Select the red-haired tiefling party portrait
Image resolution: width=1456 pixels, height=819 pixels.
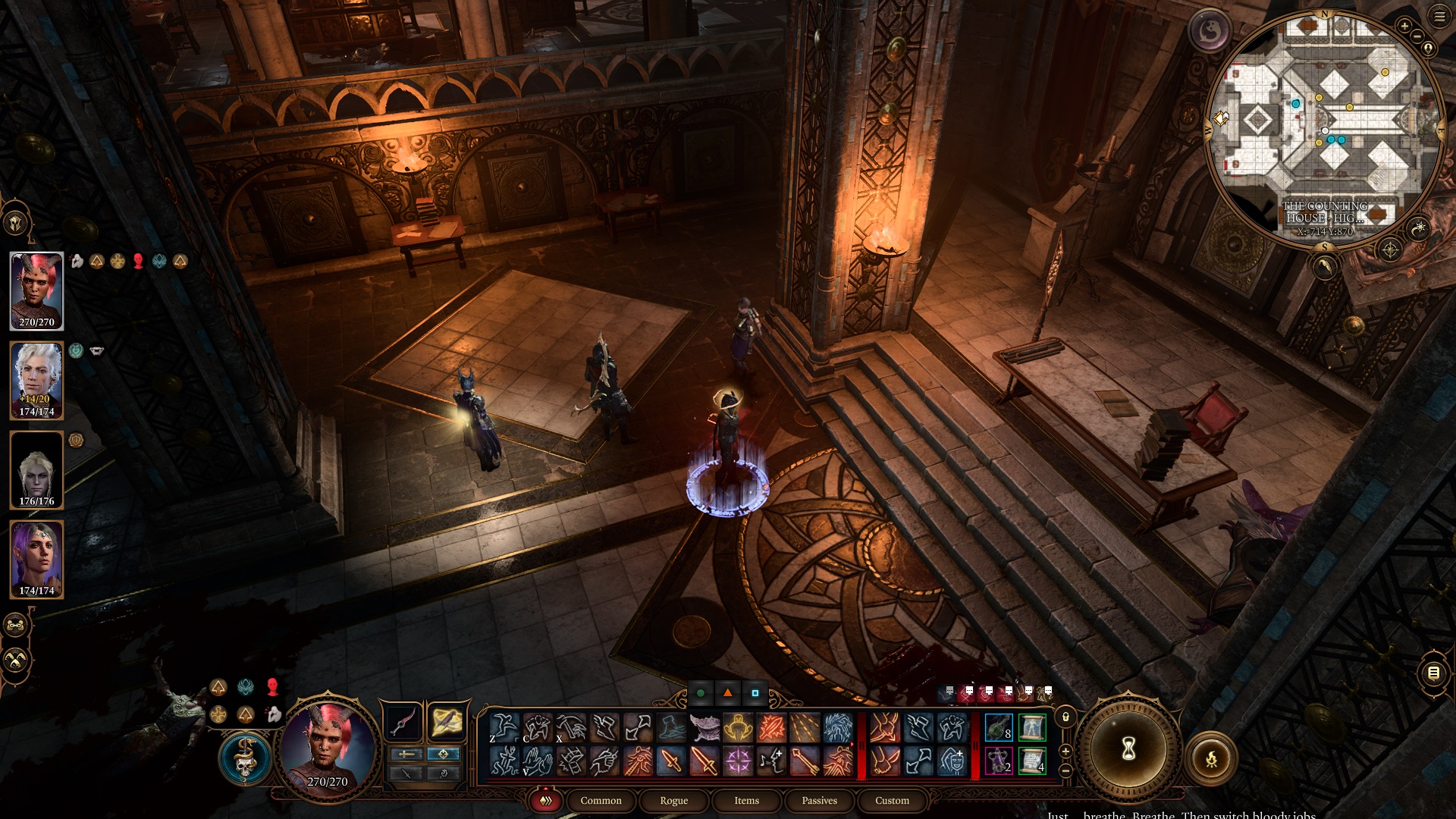click(x=36, y=291)
